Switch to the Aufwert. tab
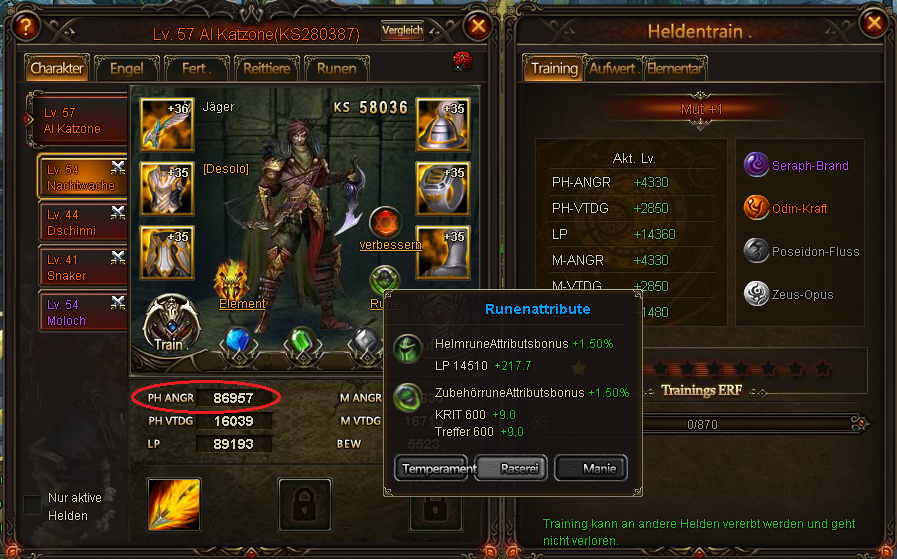The height and width of the screenshot is (559, 897). pos(612,69)
